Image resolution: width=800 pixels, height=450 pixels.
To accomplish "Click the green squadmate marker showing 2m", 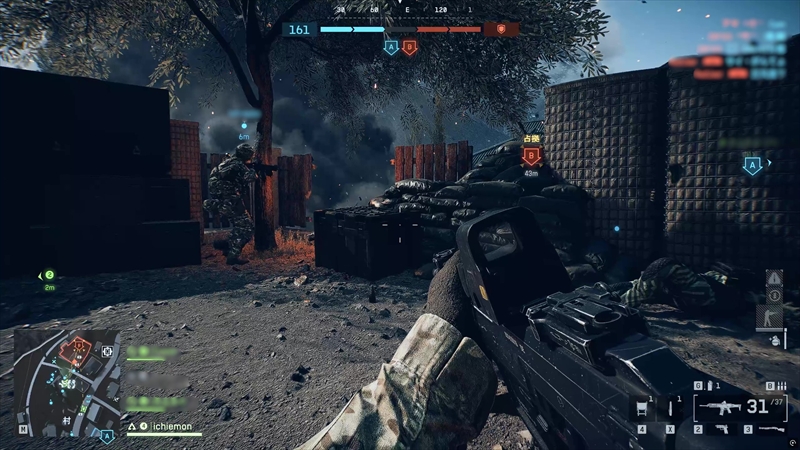I will (47, 275).
